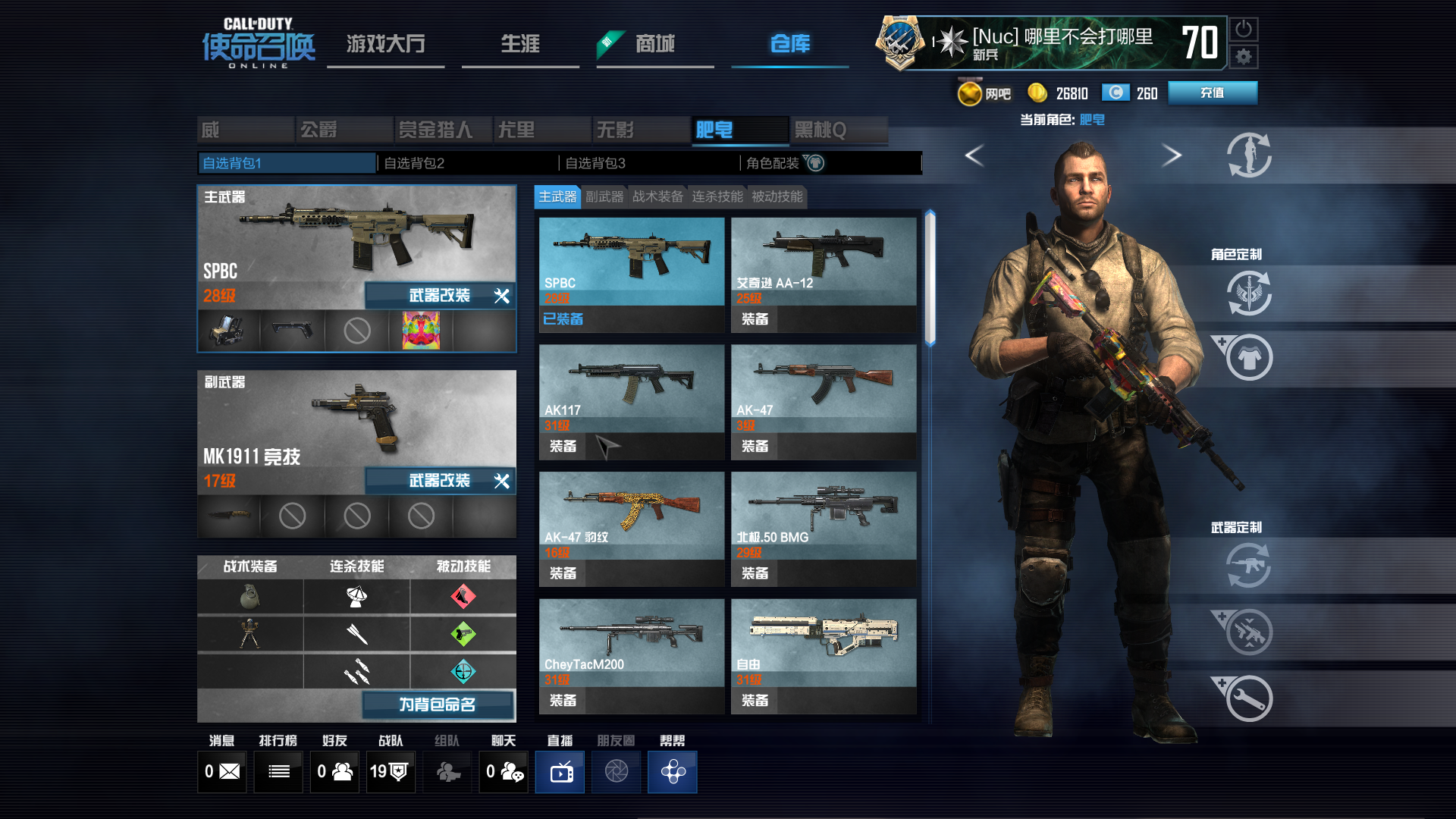Show the 副武器 secondary weapon list

tap(604, 197)
